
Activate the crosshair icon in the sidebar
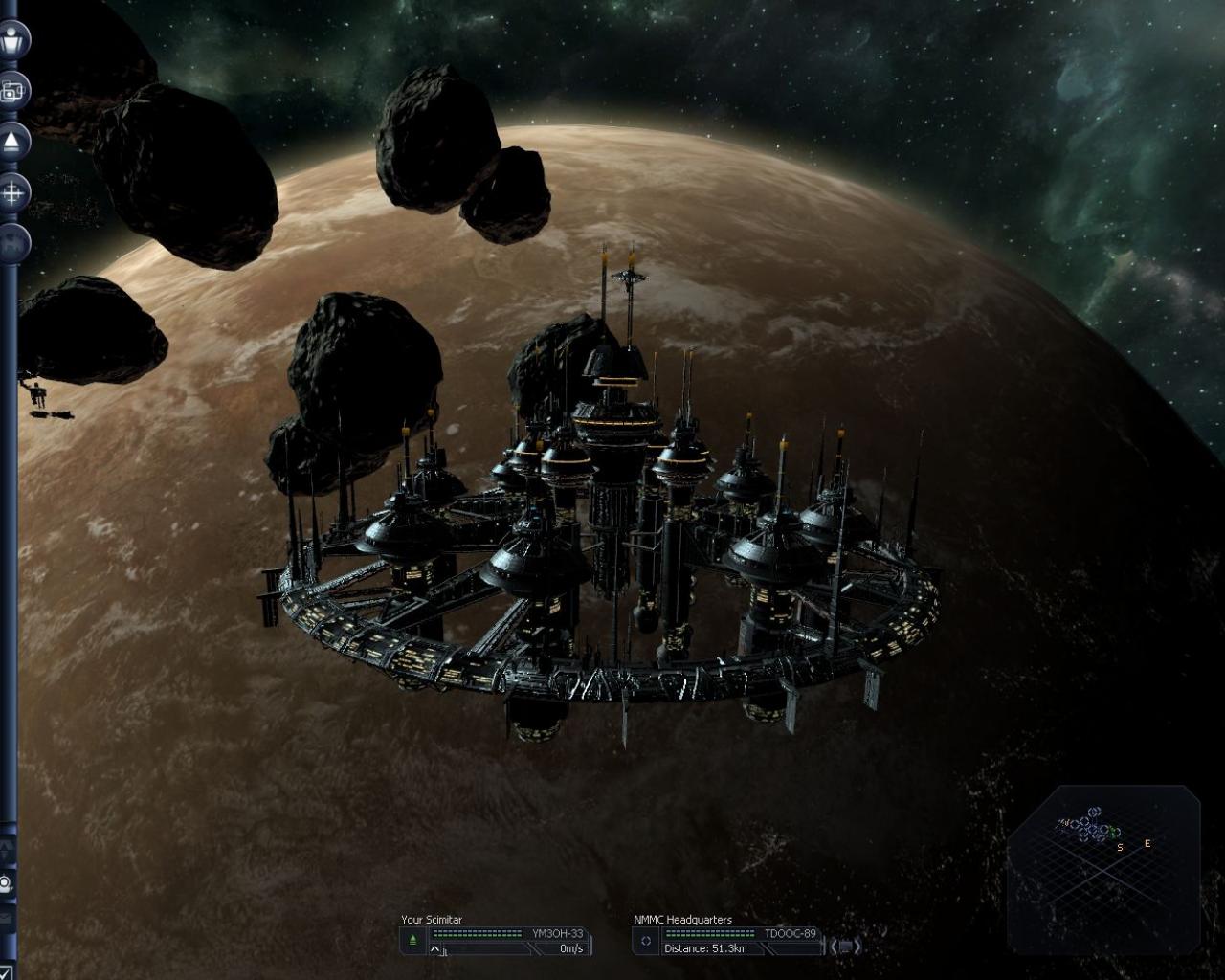pos(12,193)
